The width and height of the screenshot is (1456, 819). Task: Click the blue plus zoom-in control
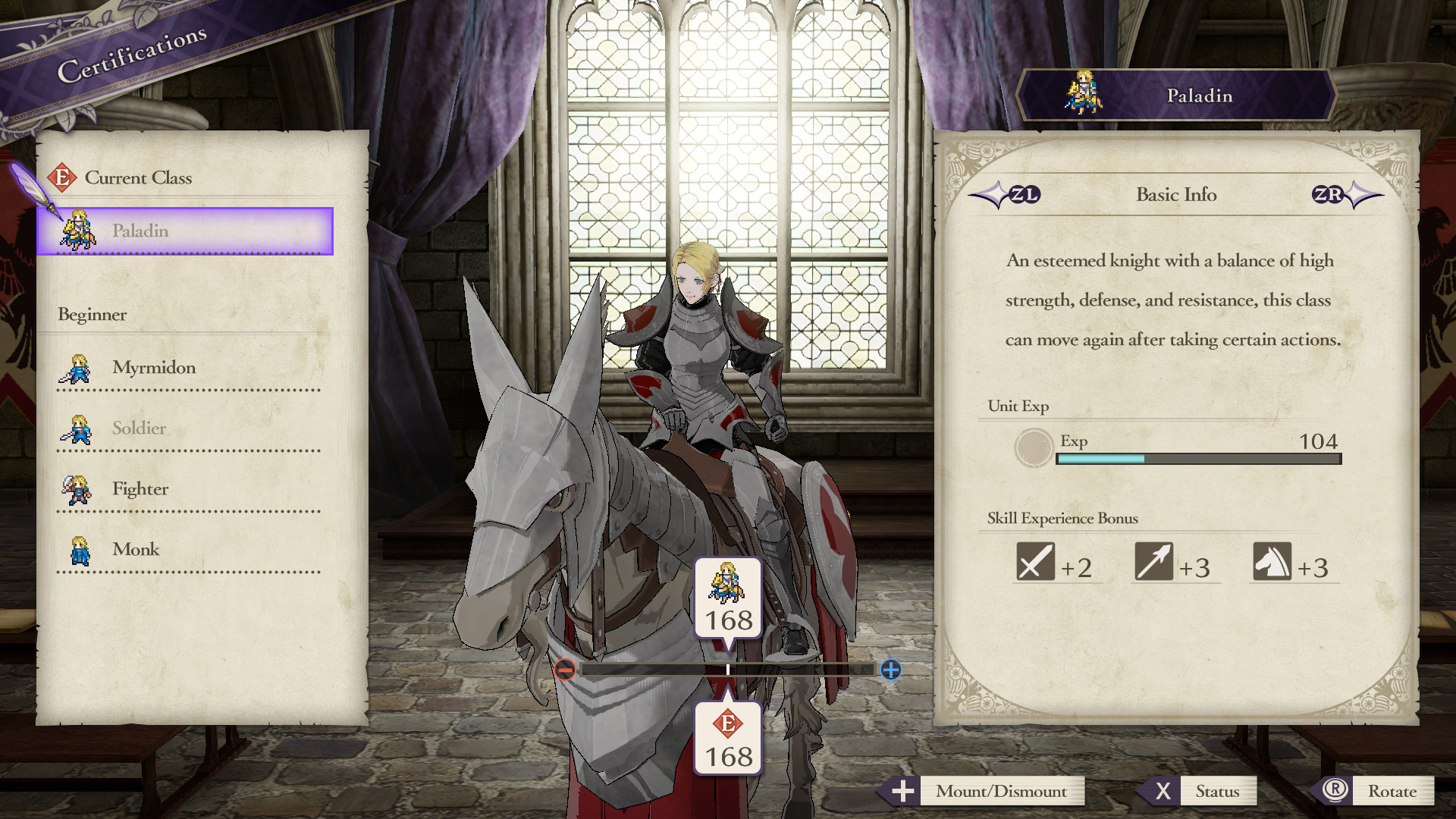pyautogui.click(x=892, y=670)
